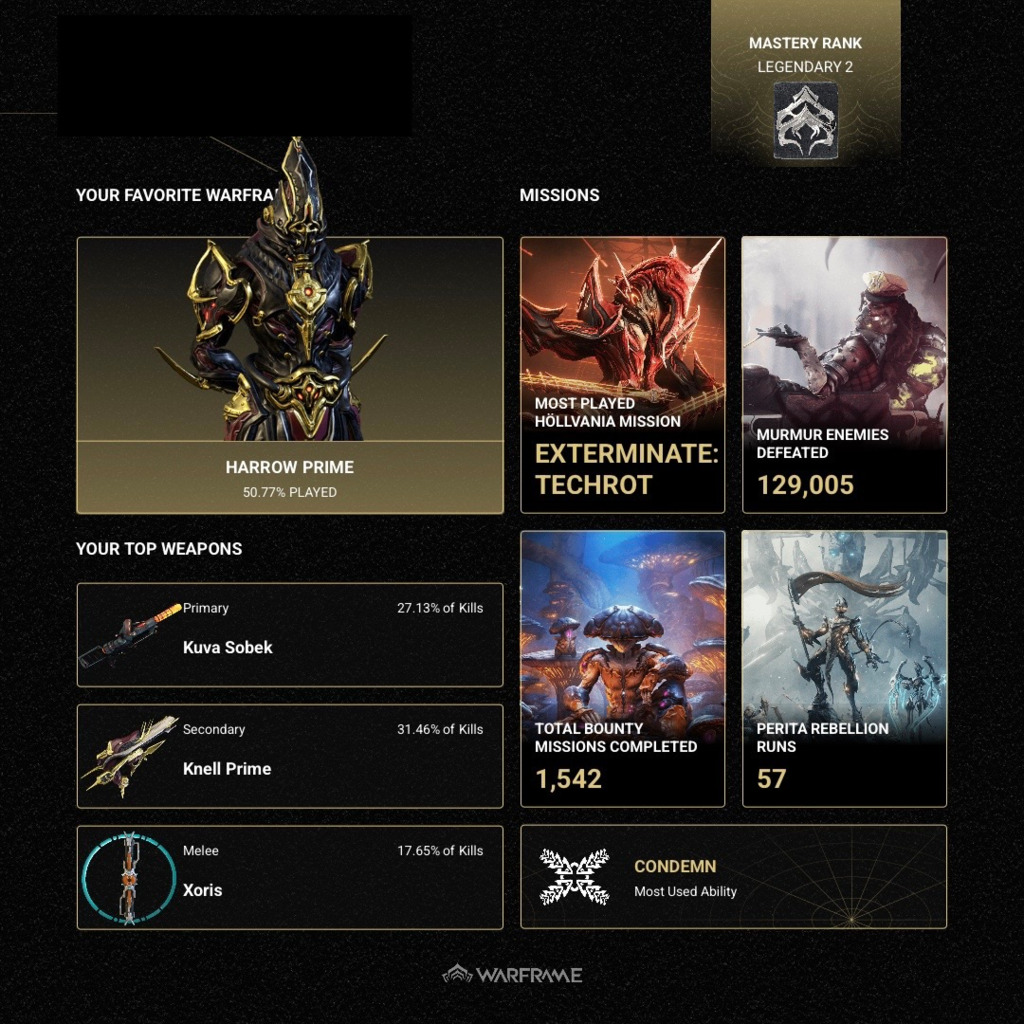Click the Mastery Rank Legendary 2 badge
This screenshot has width=1024, height=1024.
point(805,121)
